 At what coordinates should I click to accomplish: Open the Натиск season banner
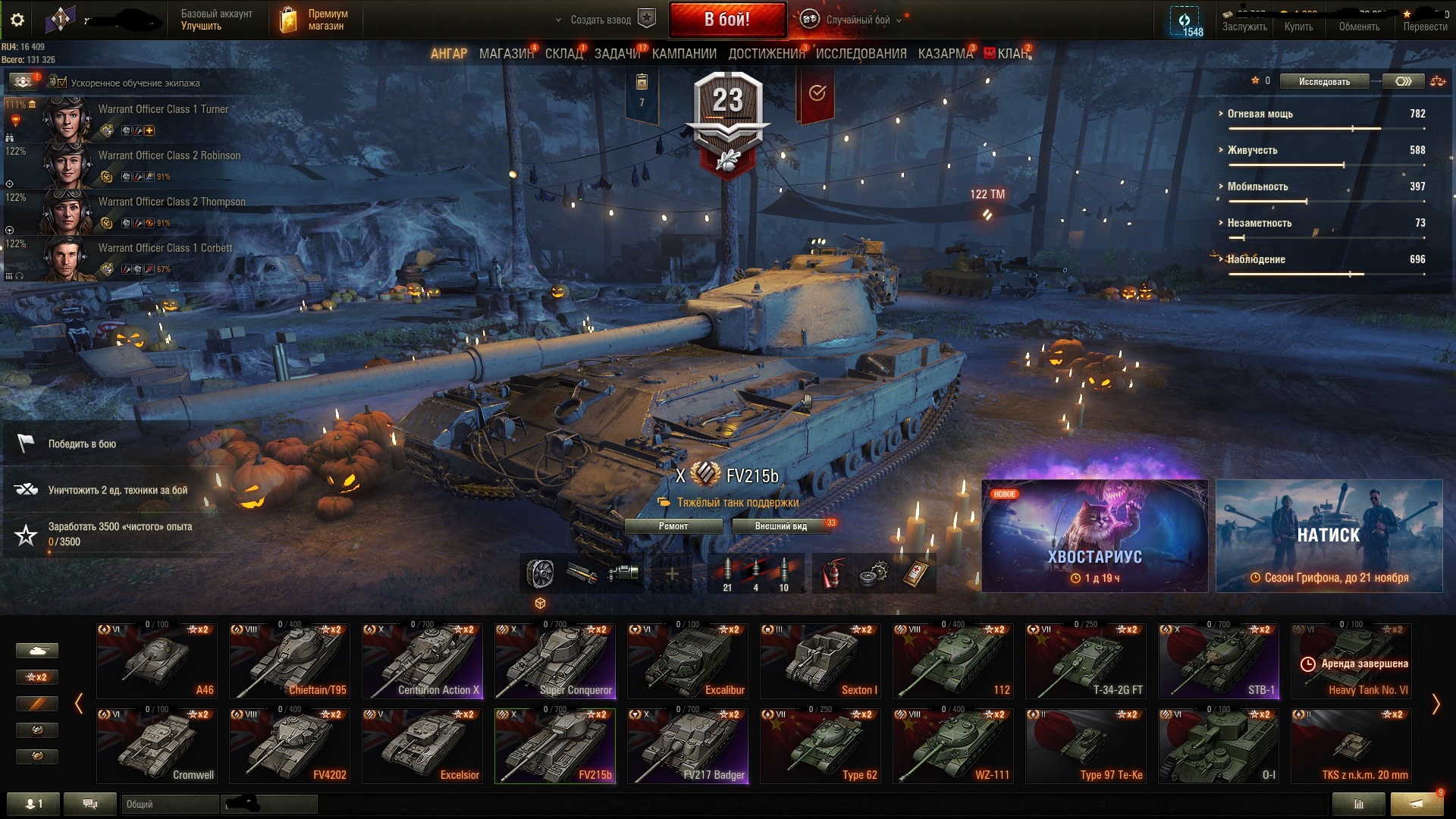tap(1329, 536)
